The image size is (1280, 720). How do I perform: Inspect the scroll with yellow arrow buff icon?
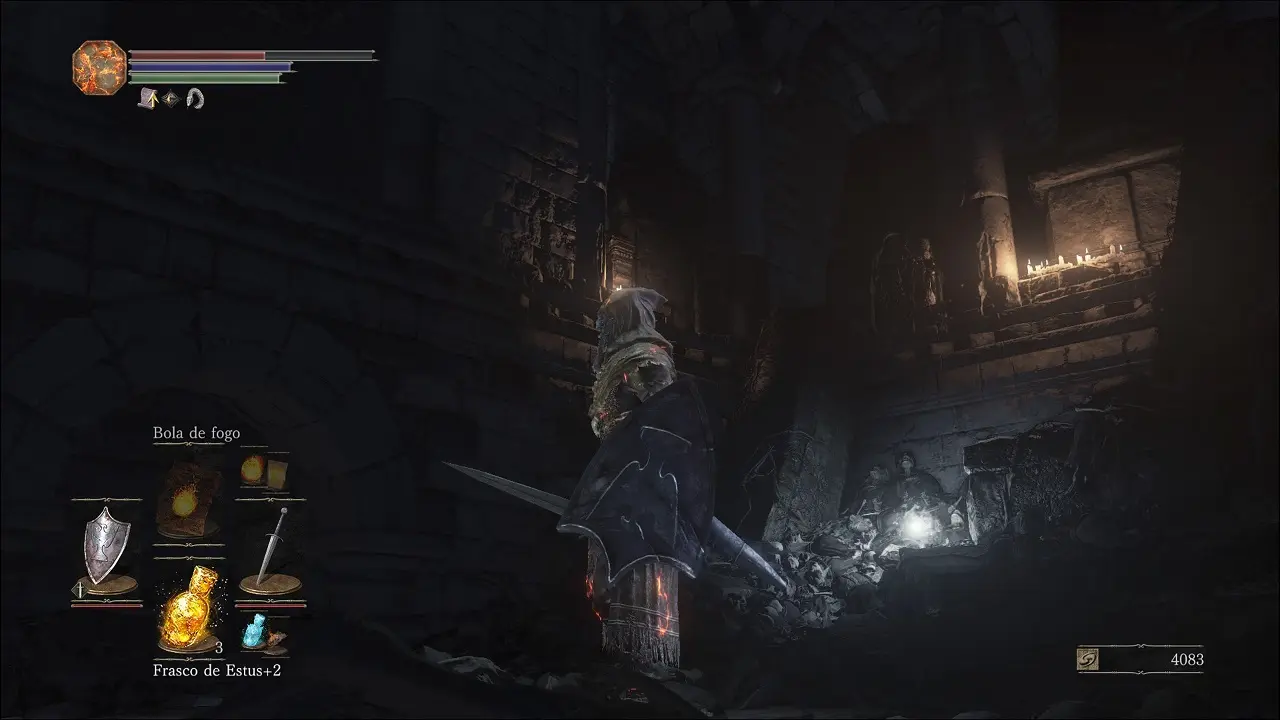pos(148,98)
